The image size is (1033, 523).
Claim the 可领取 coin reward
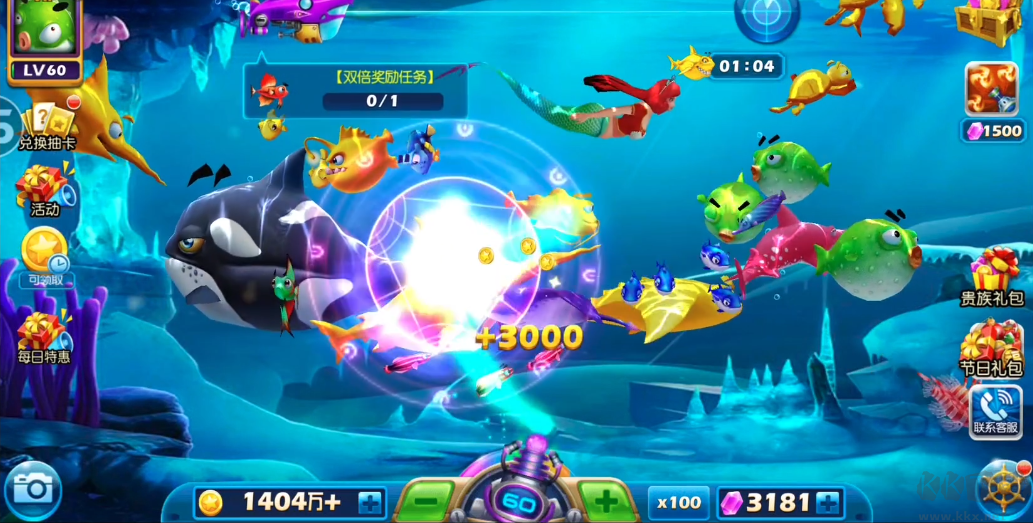pos(44,255)
